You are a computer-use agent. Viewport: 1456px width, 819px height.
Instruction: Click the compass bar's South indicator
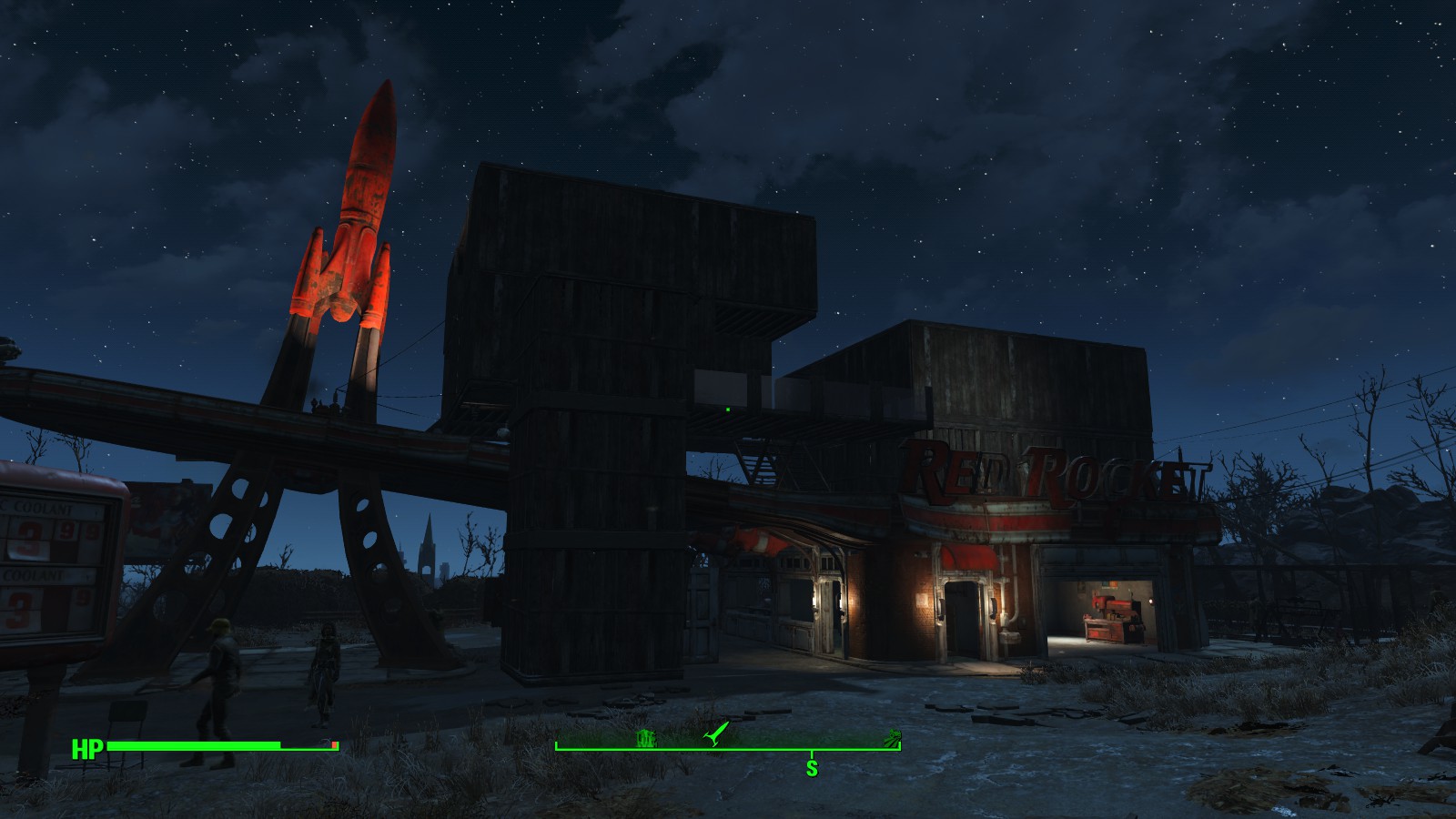pos(812,768)
